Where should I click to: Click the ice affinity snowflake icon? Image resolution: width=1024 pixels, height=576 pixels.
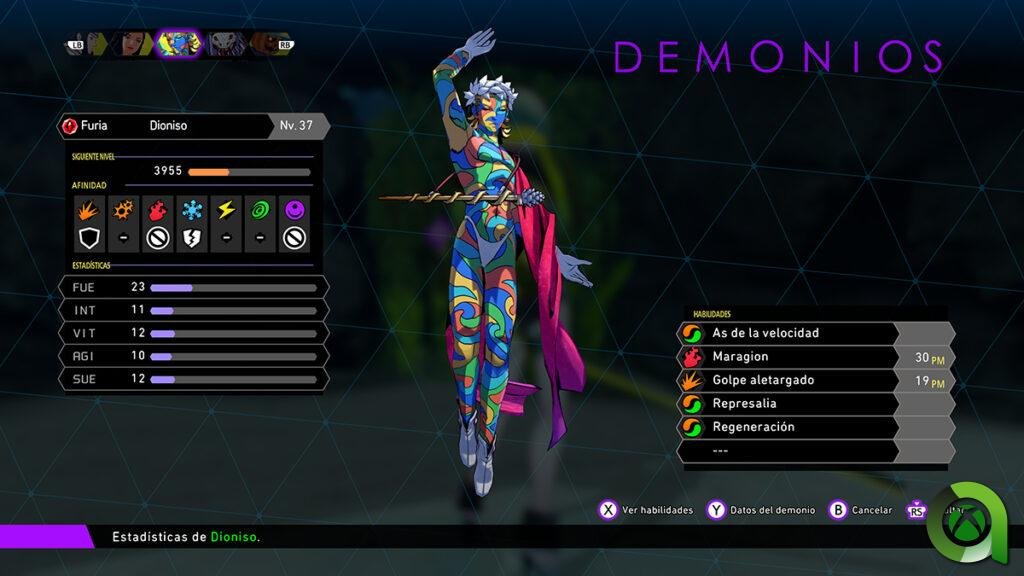191,210
